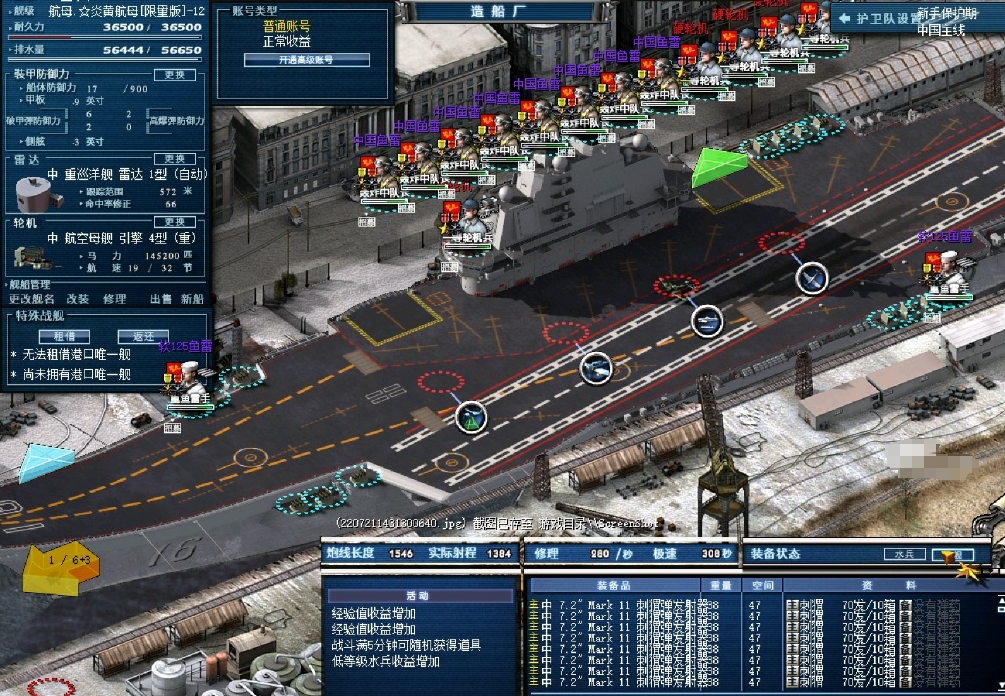The image size is (1005, 696).
Task: Click the 开通高级账号 upgrade account button
Action: [306, 60]
